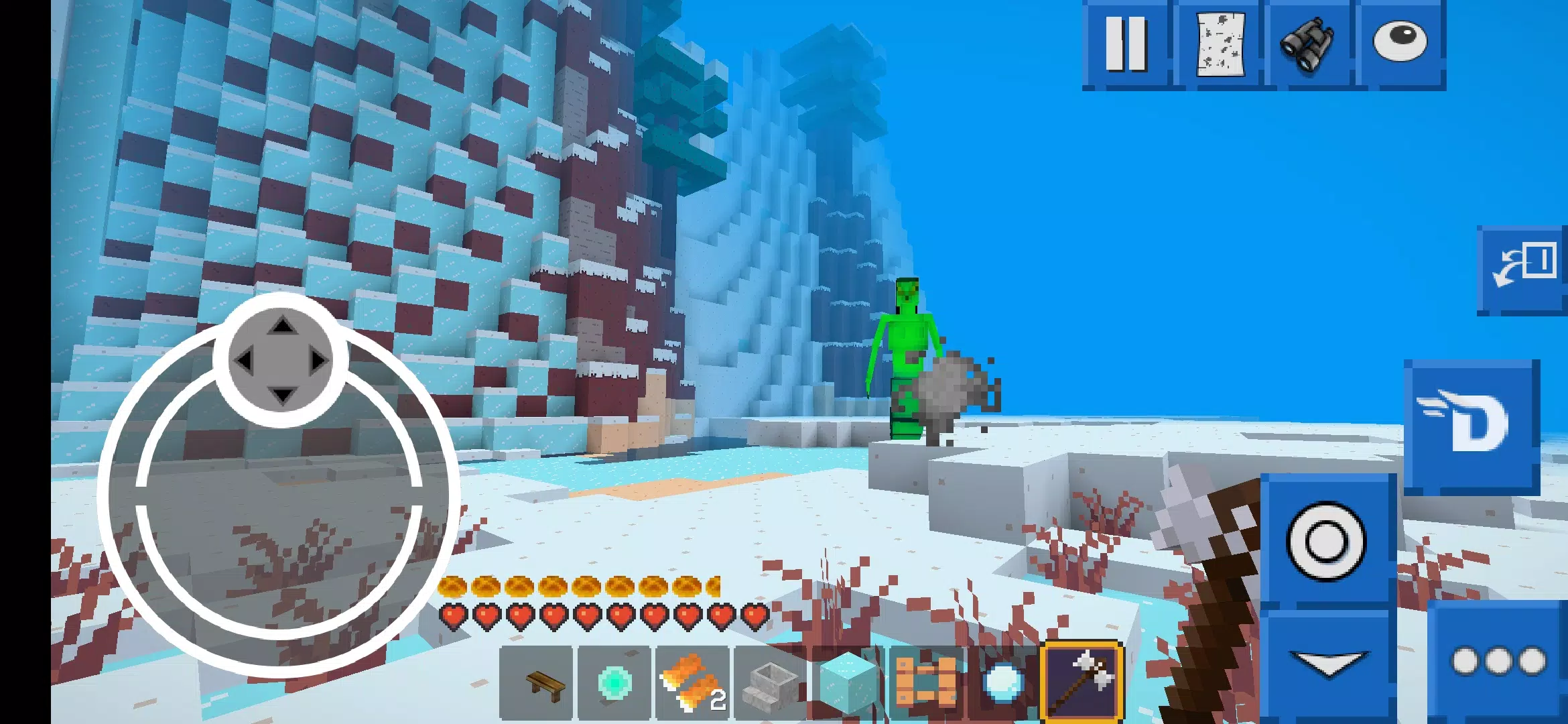This screenshot has height=724, width=1568.
Task: Toggle the eye camera view button
Action: 1400,44
